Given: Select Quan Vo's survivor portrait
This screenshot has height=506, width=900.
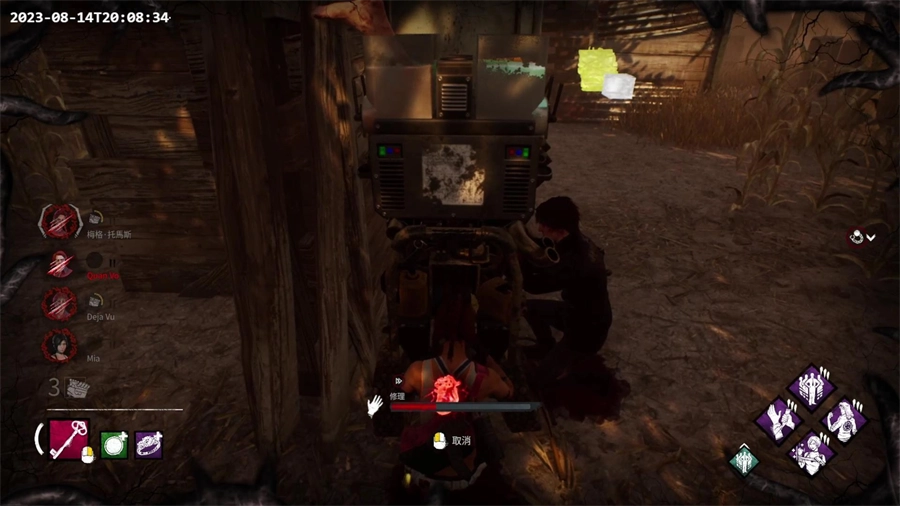Looking at the screenshot, I should (x=60, y=264).
